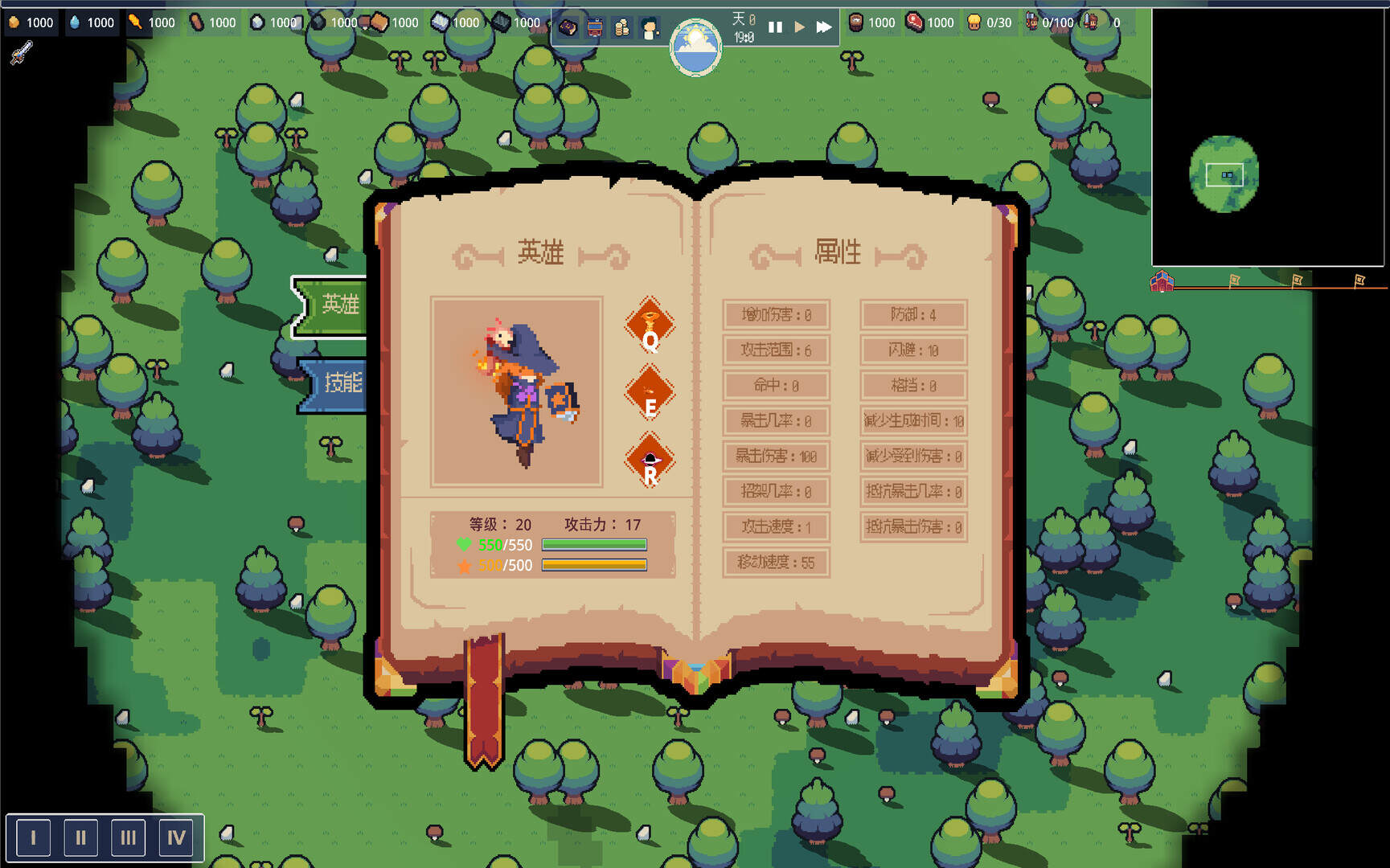Image resolution: width=1390 pixels, height=868 pixels.
Task: Click the coins stack icon in top bar
Action: pyautogui.click(x=621, y=27)
